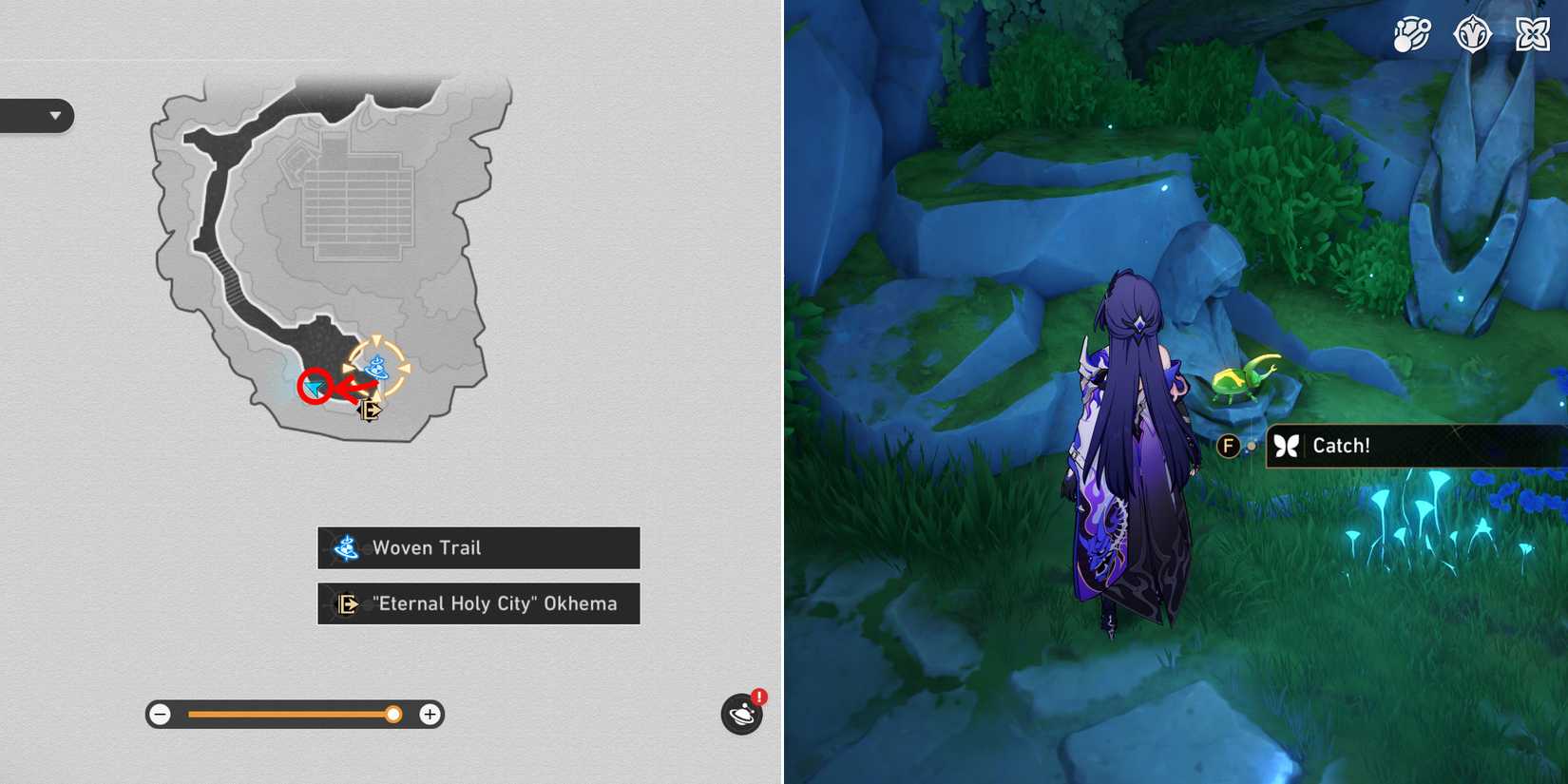The image size is (1568, 784).
Task: Expand the region selector dropdown arrow
Action: pos(54,116)
